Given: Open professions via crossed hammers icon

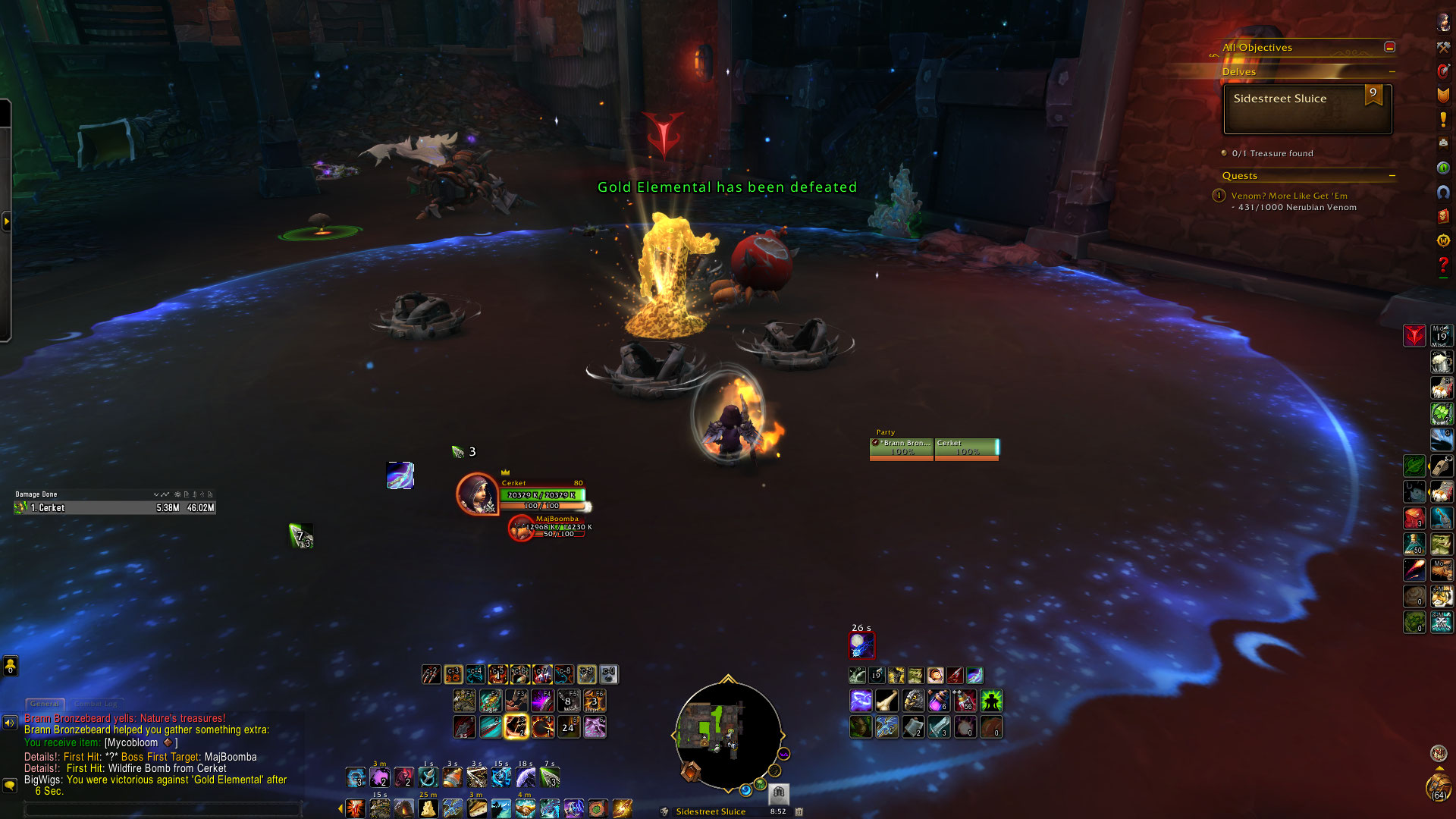Looking at the screenshot, I should pos(1443,47).
